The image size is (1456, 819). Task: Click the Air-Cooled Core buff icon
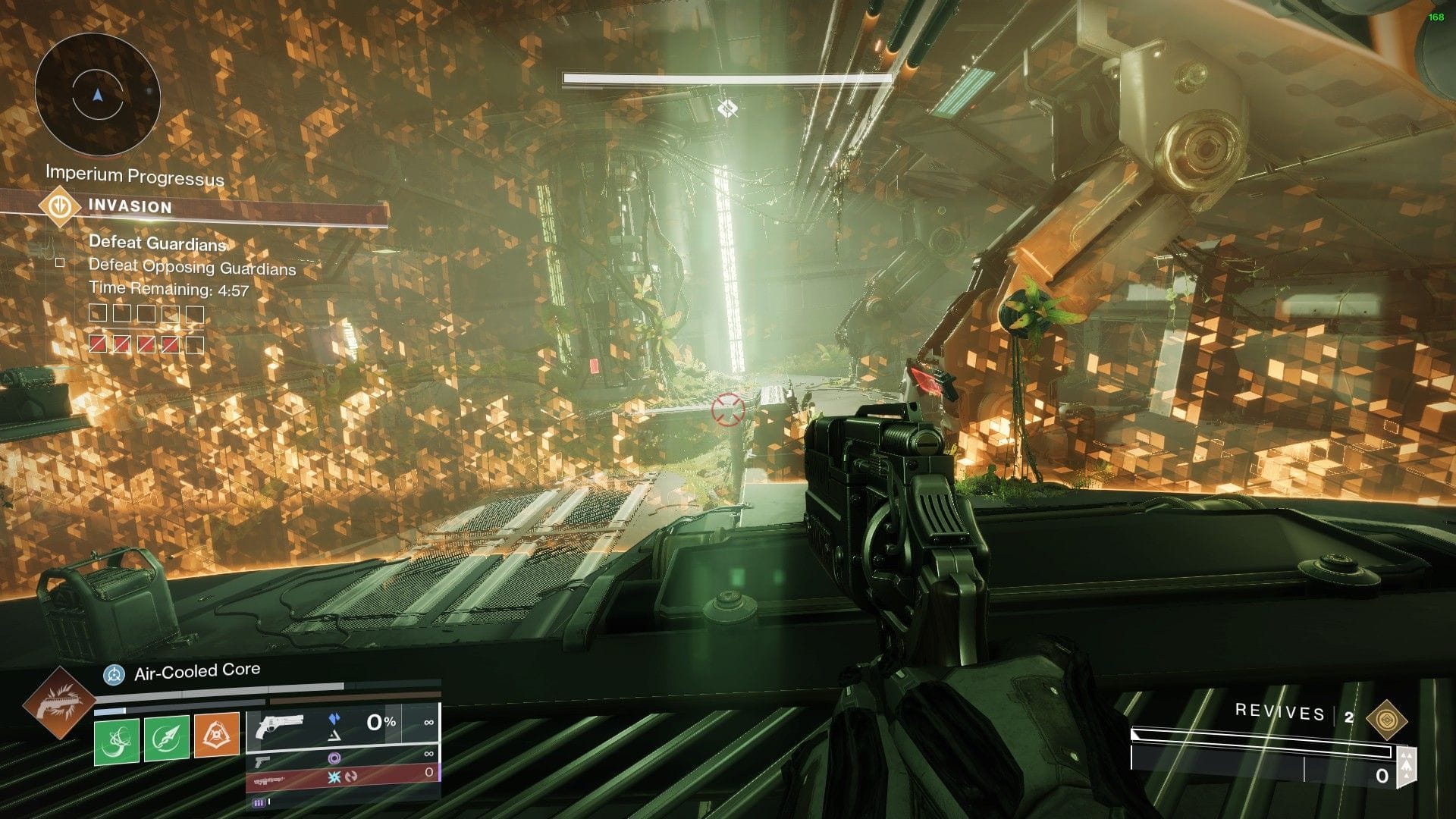point(115,673)
